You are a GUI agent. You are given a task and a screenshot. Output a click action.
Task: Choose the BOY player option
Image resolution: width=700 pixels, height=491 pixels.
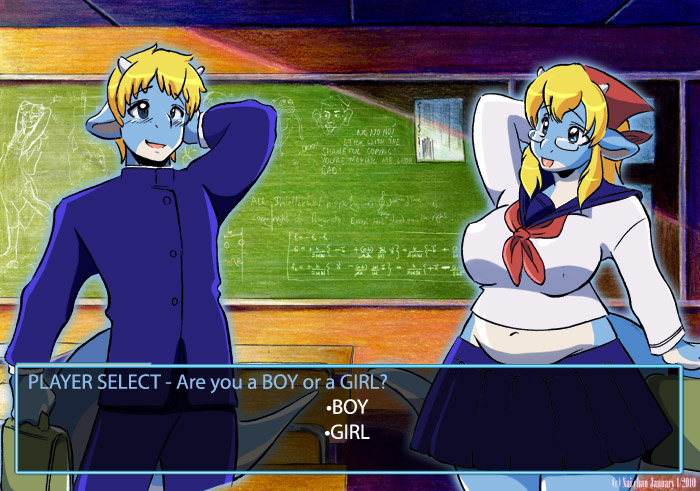click(x=349, y=408)
